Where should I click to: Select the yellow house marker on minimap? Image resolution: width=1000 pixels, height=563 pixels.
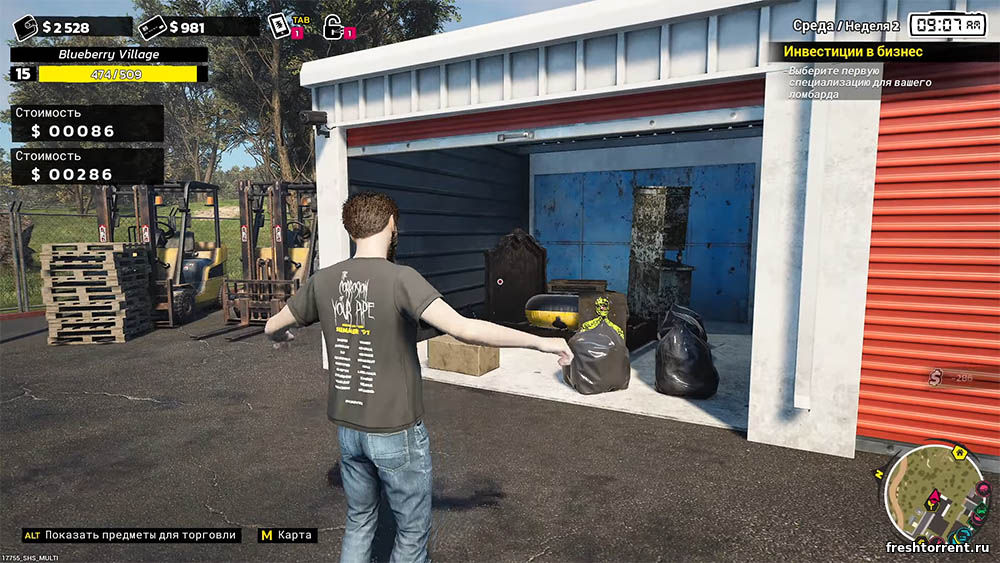coord(961,453)
